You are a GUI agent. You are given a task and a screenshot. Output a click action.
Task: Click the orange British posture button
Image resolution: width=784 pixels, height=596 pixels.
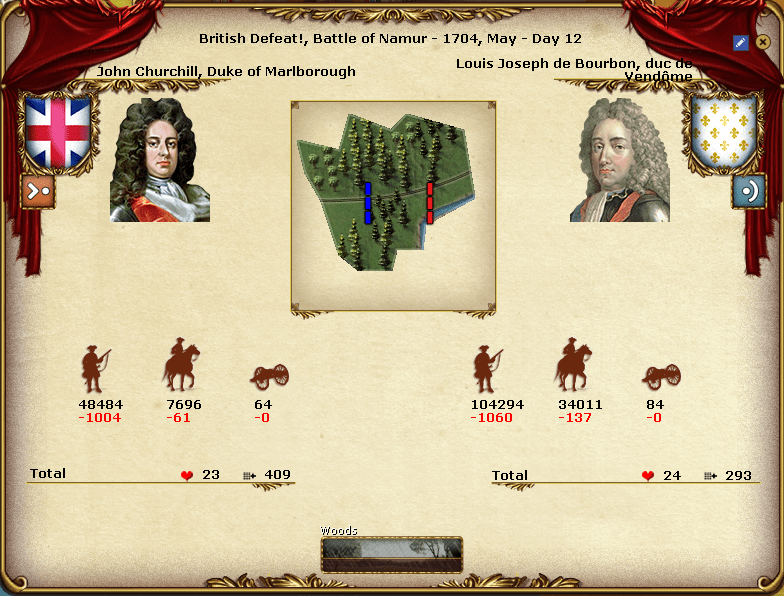click(x=38, y=191)
